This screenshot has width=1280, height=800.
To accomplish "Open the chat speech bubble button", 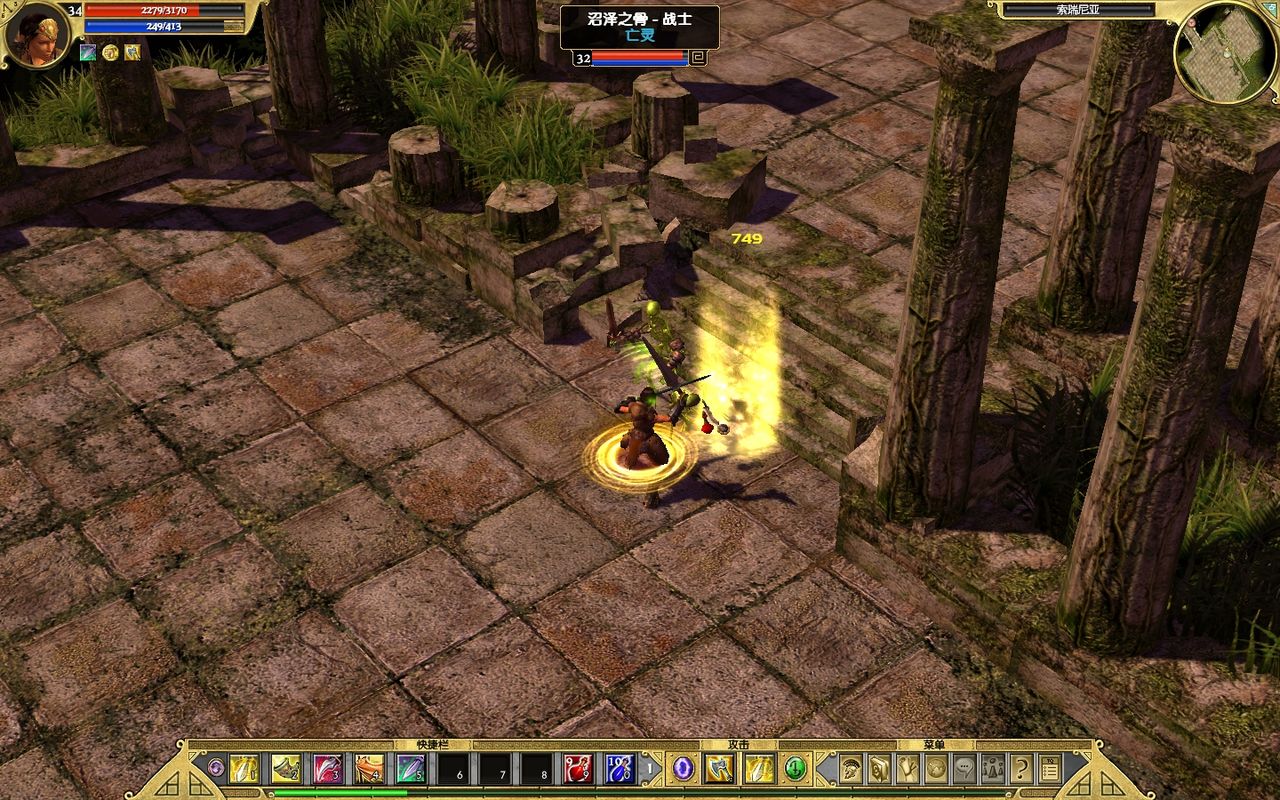I will pos(964,768).
